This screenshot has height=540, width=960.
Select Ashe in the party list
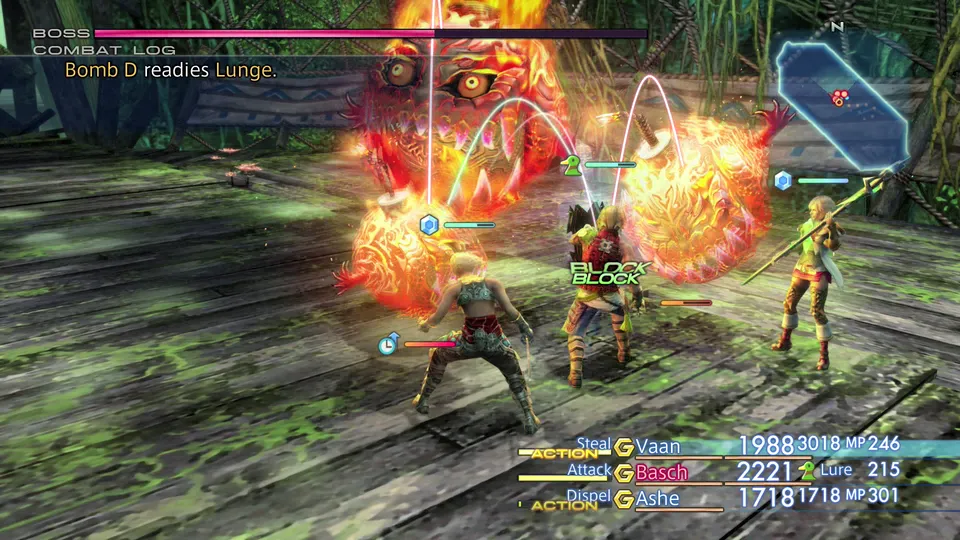click(657, 498)
